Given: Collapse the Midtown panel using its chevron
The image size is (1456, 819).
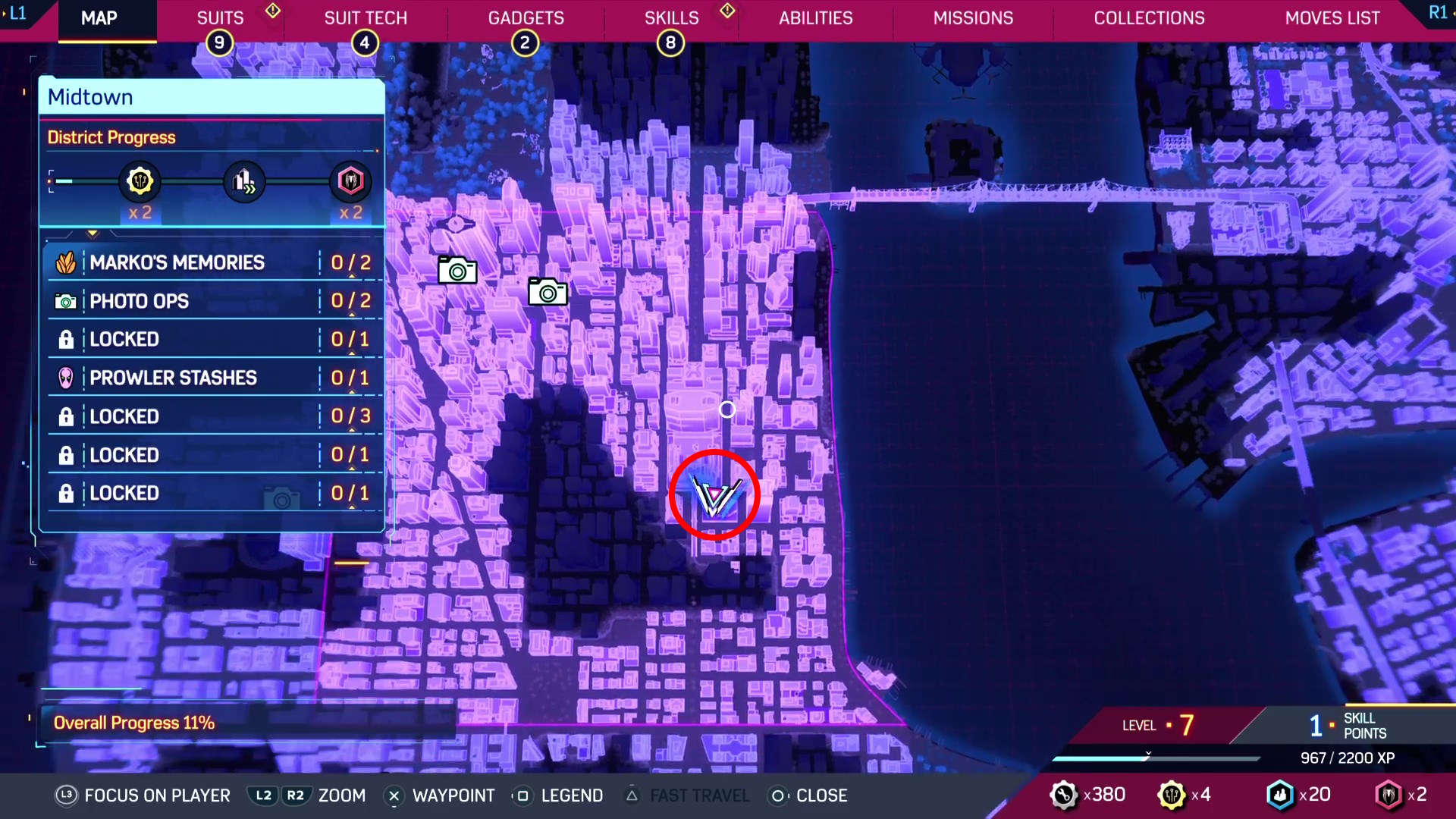Looking at the screenshot, I should coord(93,233).
